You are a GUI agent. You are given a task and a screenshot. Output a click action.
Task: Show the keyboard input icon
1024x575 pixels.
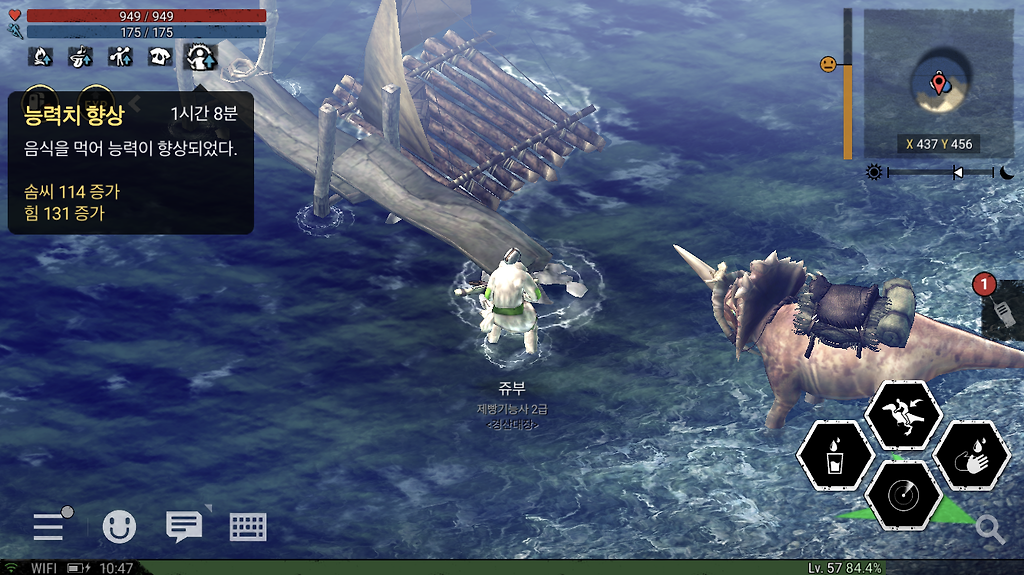click(247, 526)
